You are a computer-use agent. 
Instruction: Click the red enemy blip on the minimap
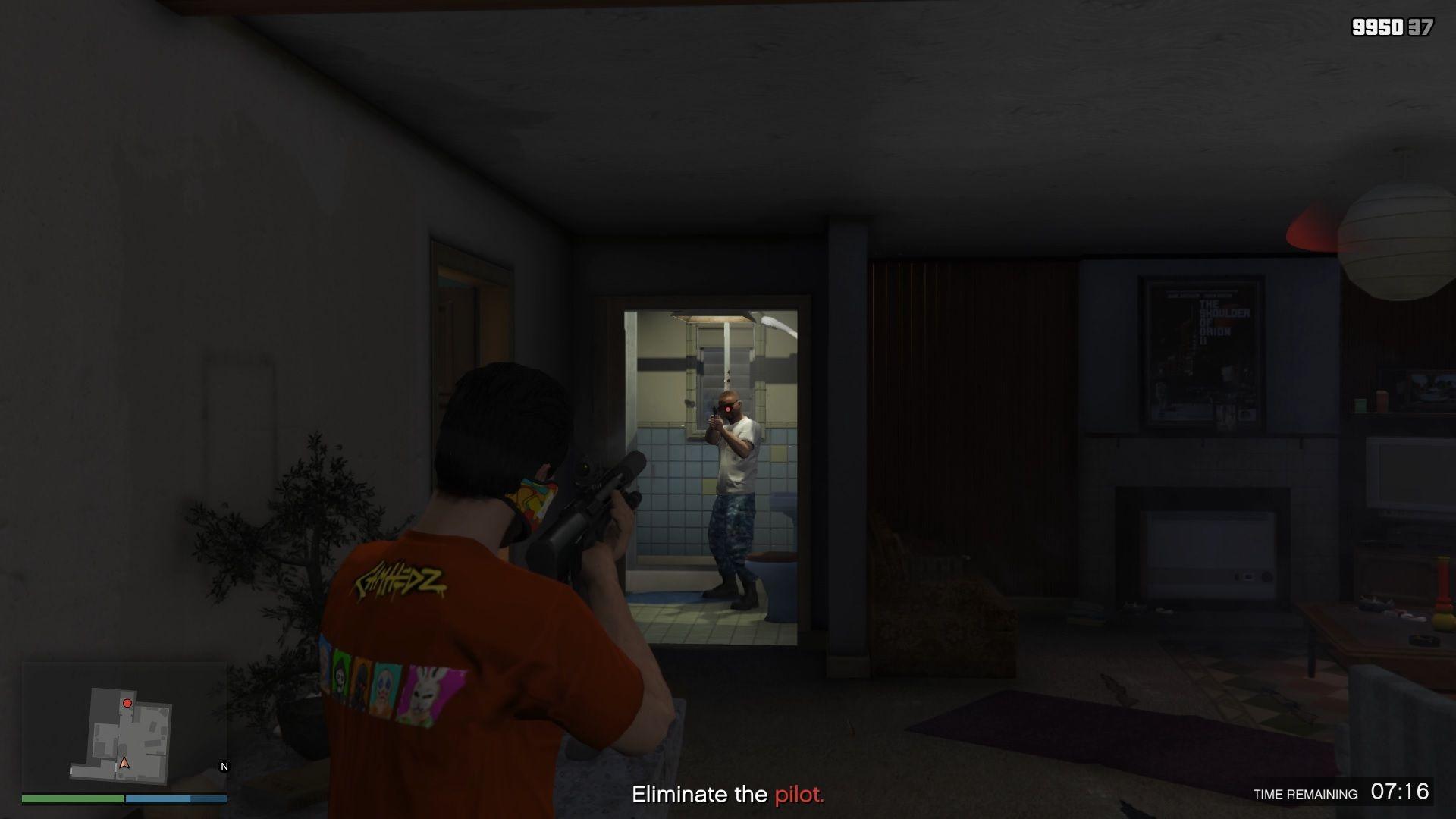click(128, 703)
